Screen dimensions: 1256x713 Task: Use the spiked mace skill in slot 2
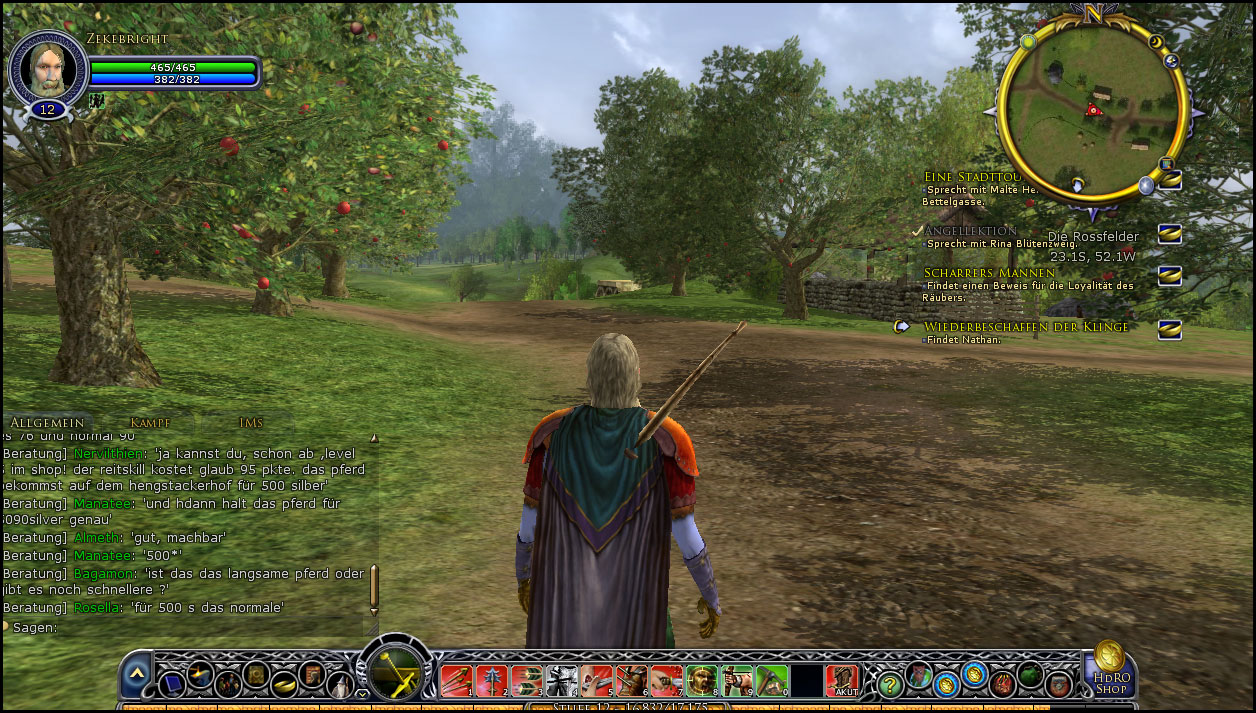pos(491,680)
